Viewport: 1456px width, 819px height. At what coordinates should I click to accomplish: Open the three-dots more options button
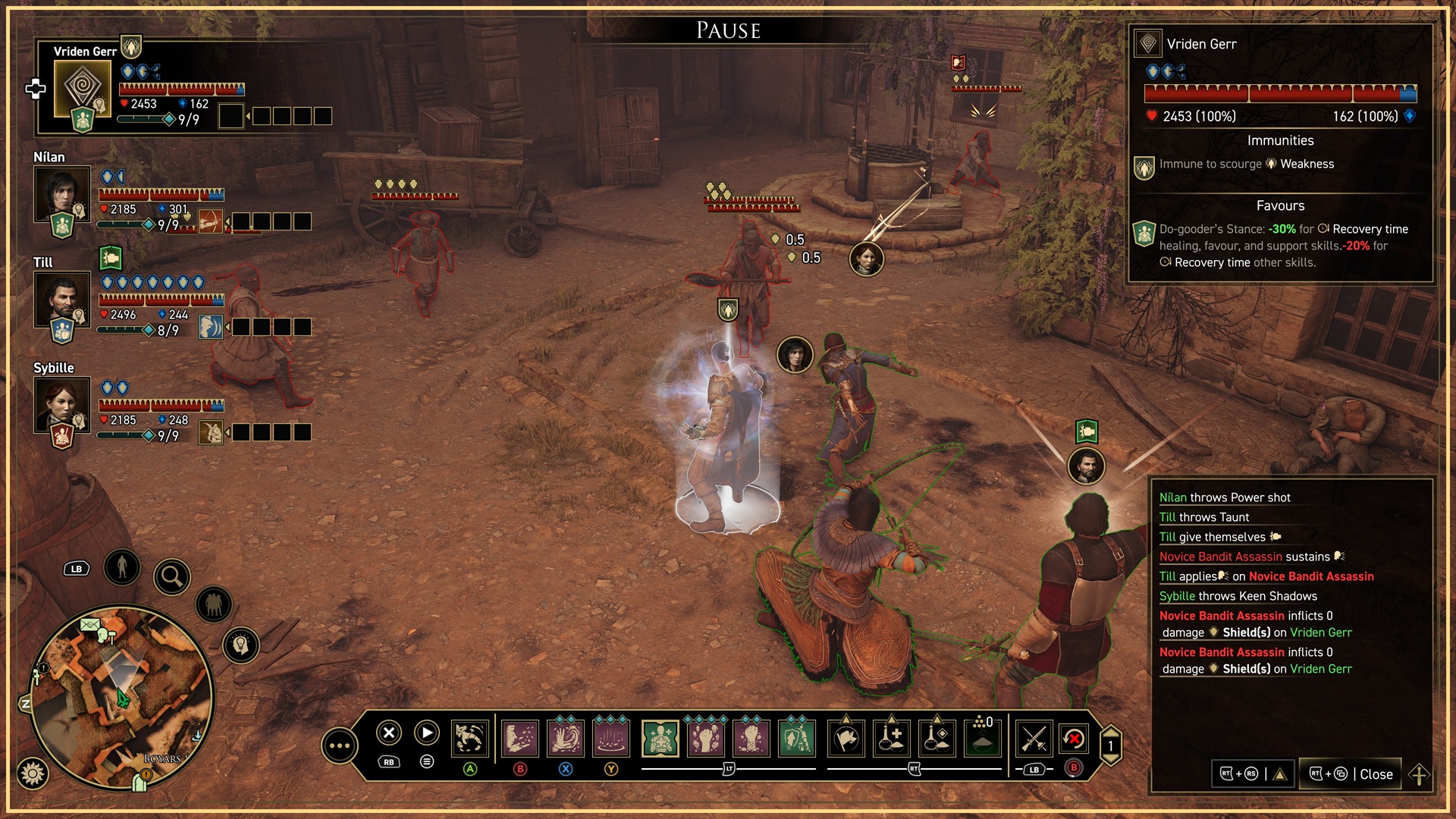(x=339, y=746)
